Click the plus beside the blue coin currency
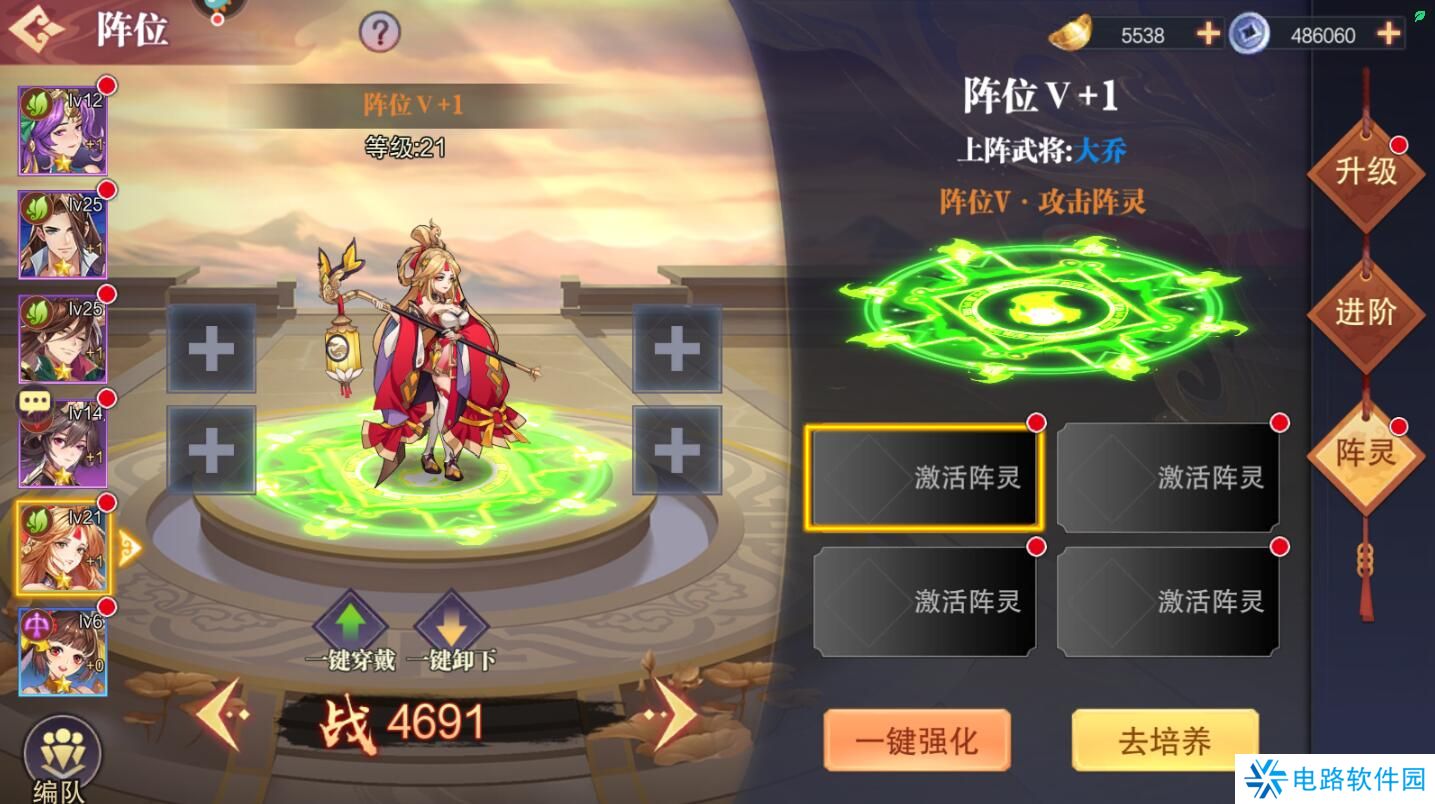Viewport: 1435px width, 804px height. pyautogui.click(x=1388, y=33)
